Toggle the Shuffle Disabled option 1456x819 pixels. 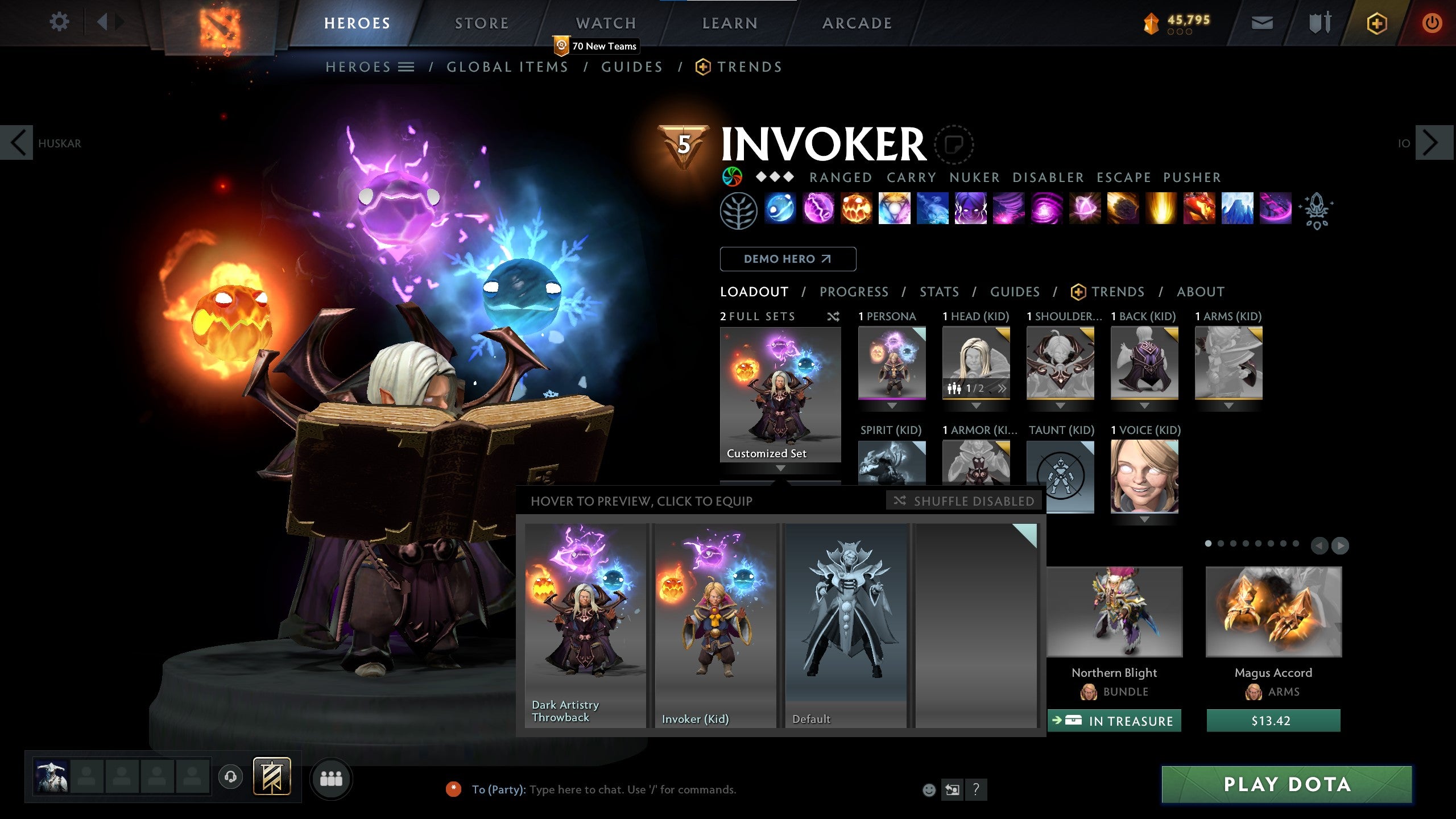[963, 501]
